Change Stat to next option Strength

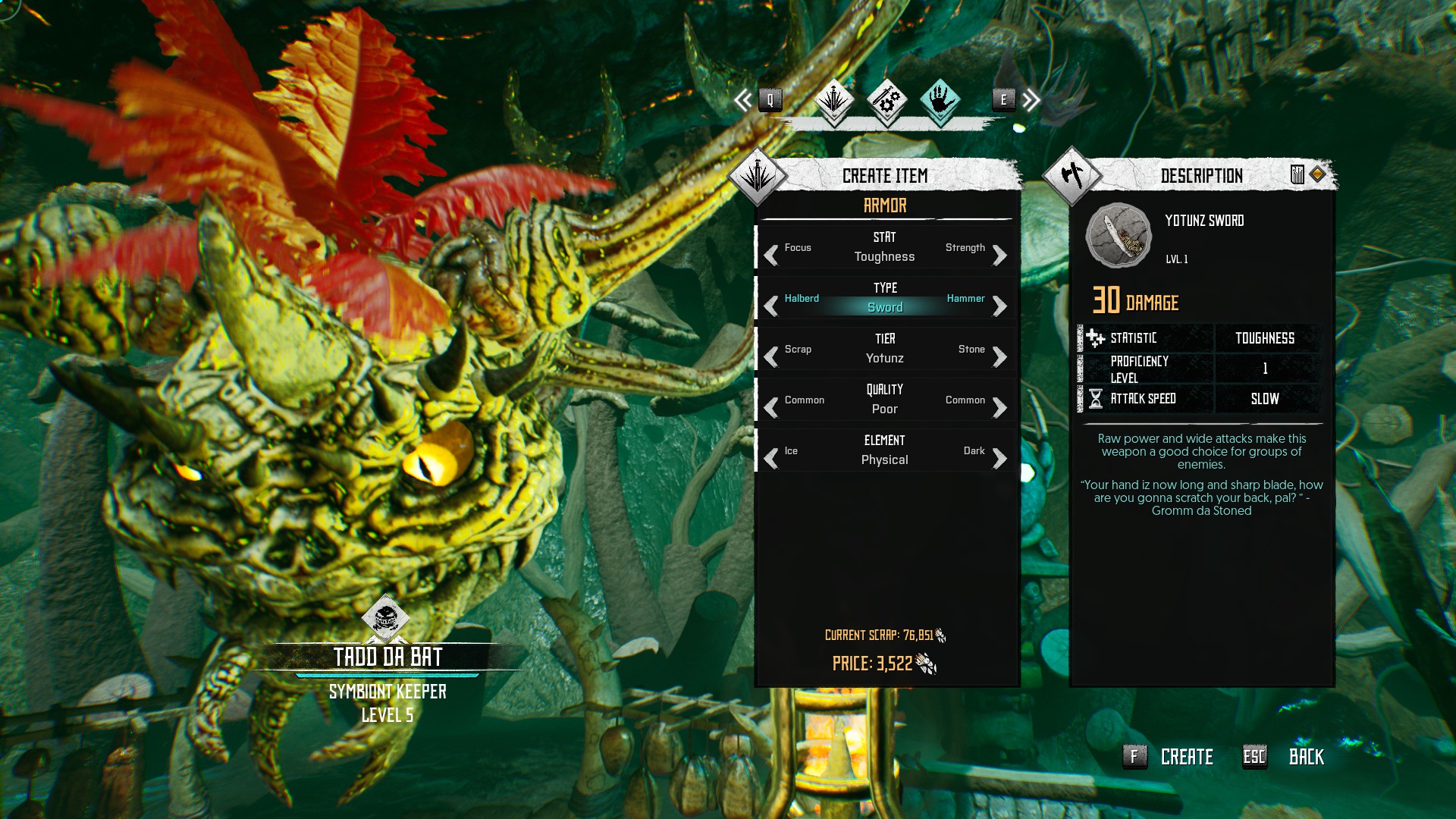[999, 256]
